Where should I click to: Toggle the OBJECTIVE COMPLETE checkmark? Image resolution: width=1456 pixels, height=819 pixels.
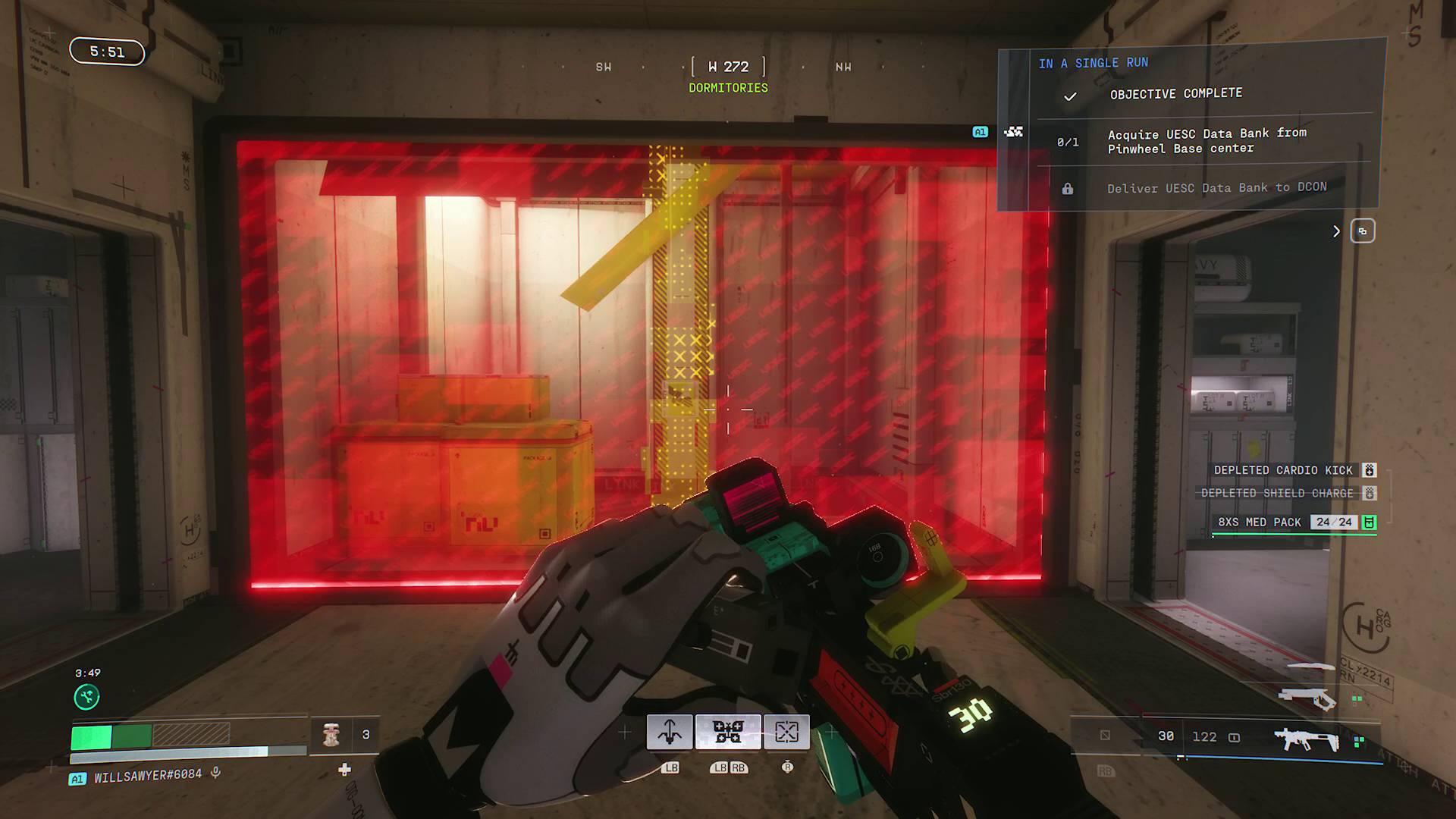[x=1071, y=96]
